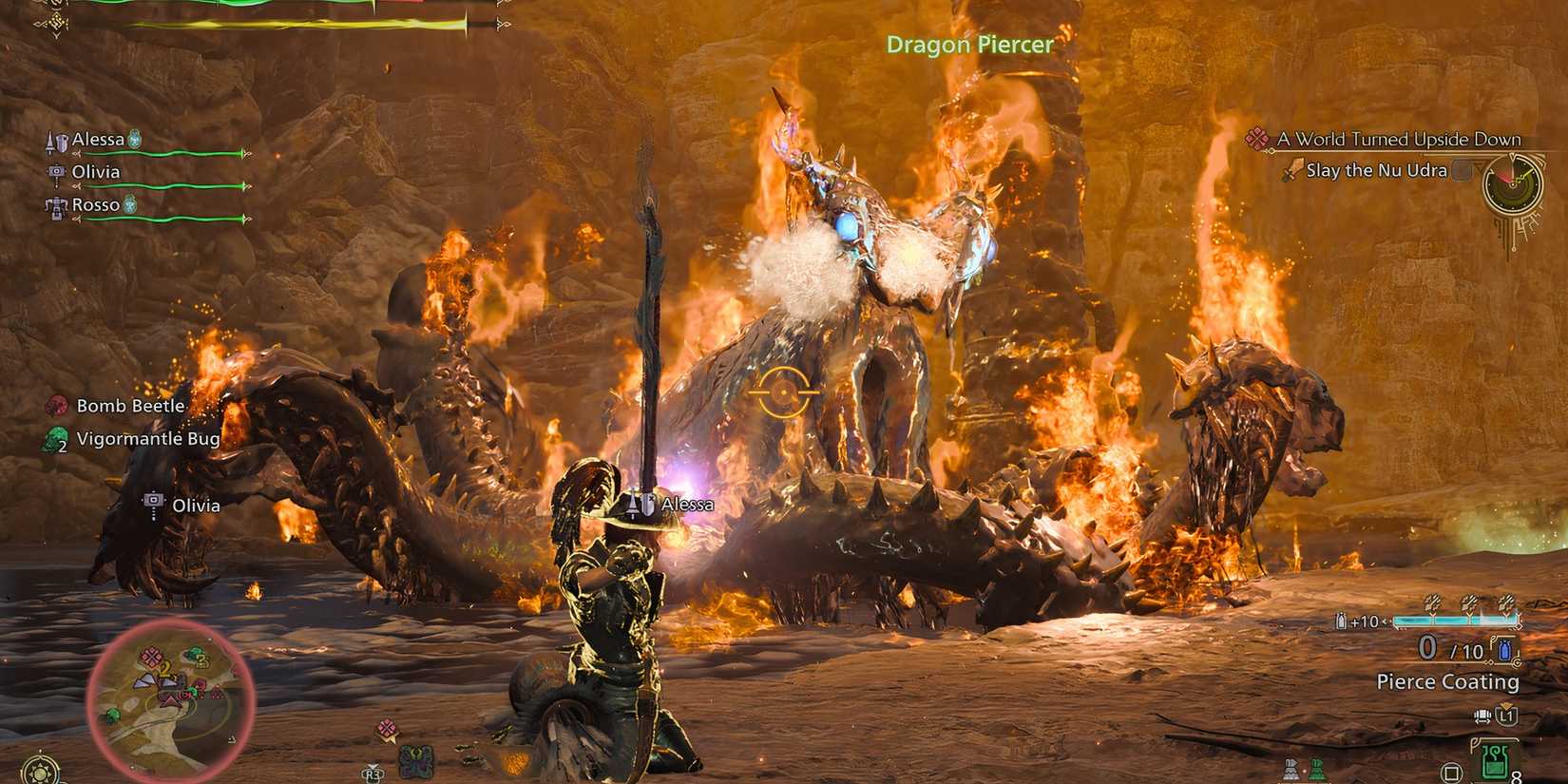Image resolution: width=1568 pixels, height=784 pixels.
Task: Click Rosso's health bar entry
Action: pos(94,204)
